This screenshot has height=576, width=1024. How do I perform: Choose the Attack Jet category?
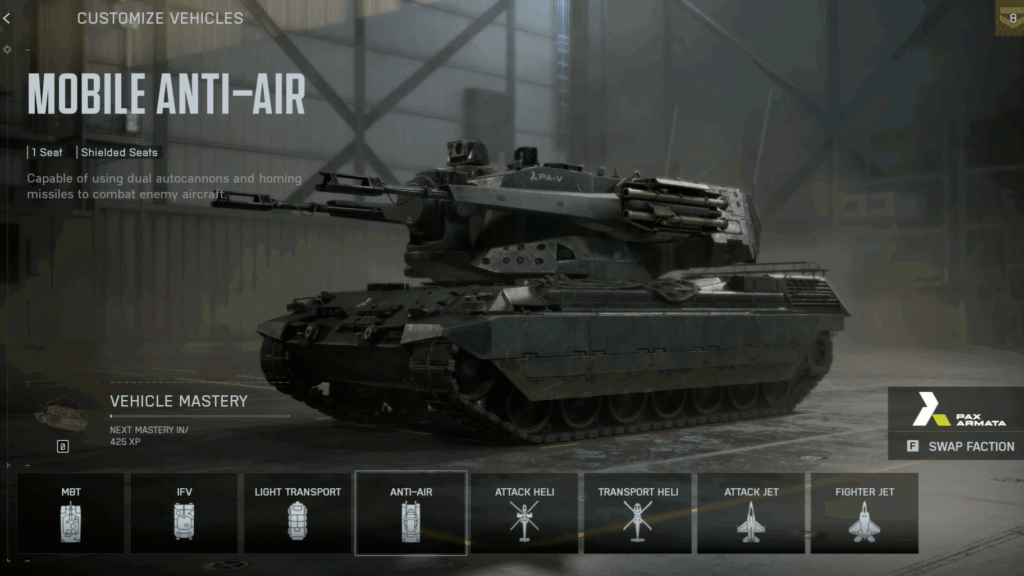[750, 512]
